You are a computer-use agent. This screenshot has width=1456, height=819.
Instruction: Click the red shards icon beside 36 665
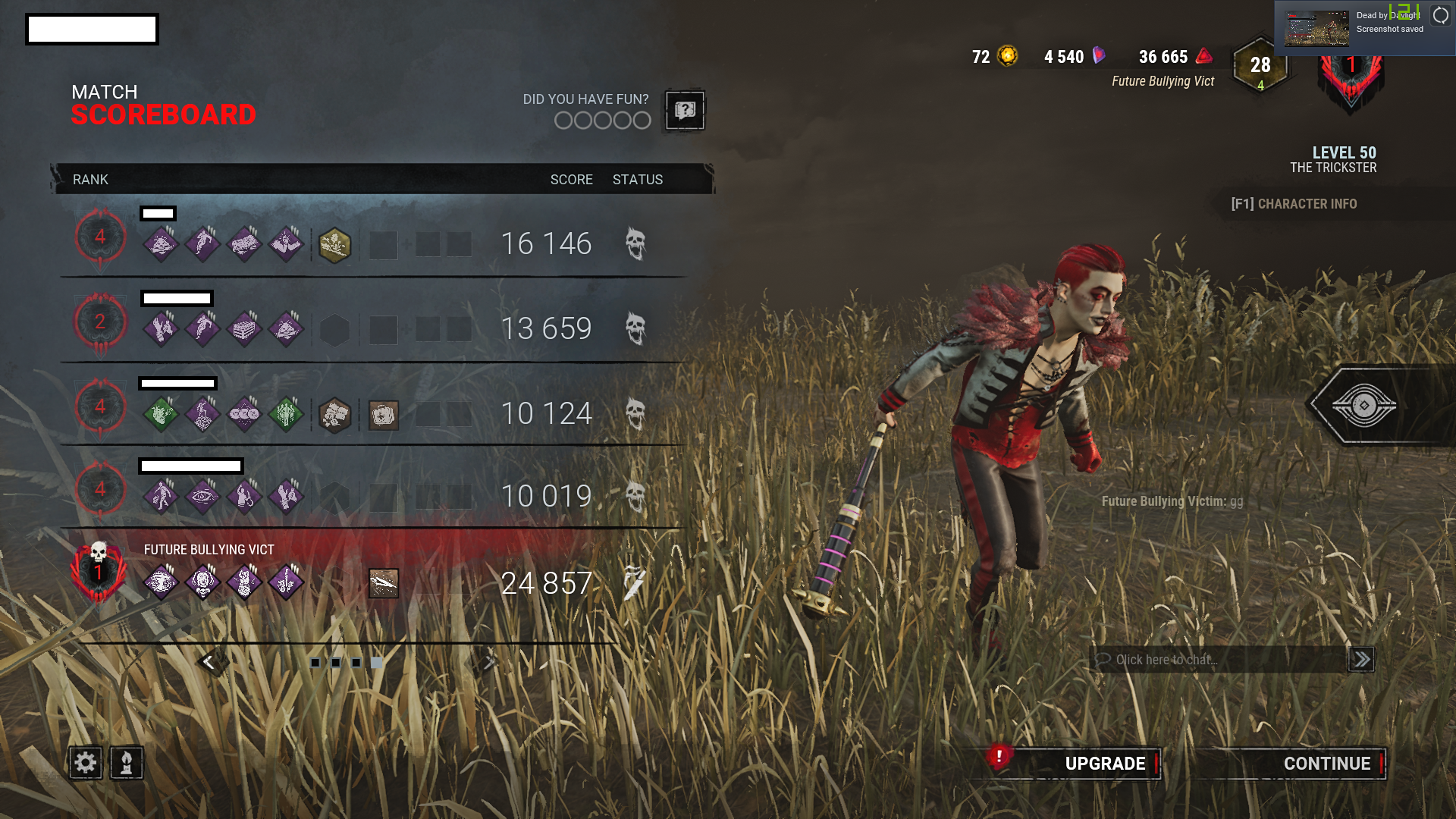pyautogui.click(x=1202, y=56)
